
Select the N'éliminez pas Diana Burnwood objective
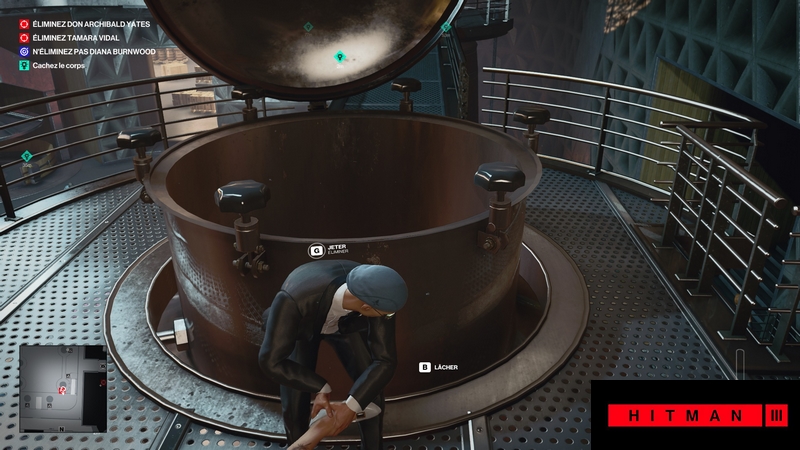(89, 50)
